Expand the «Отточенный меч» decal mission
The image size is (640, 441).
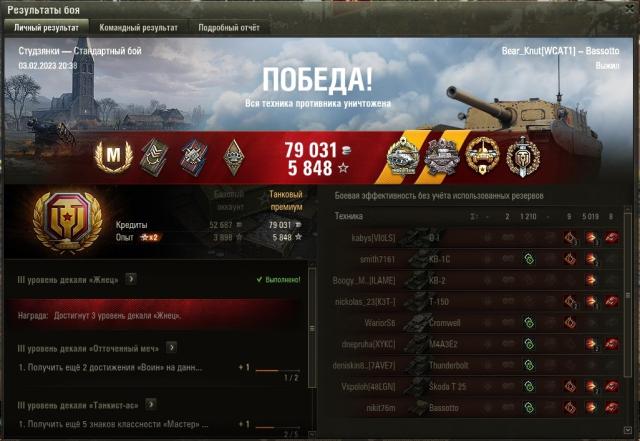pos(171,347)
